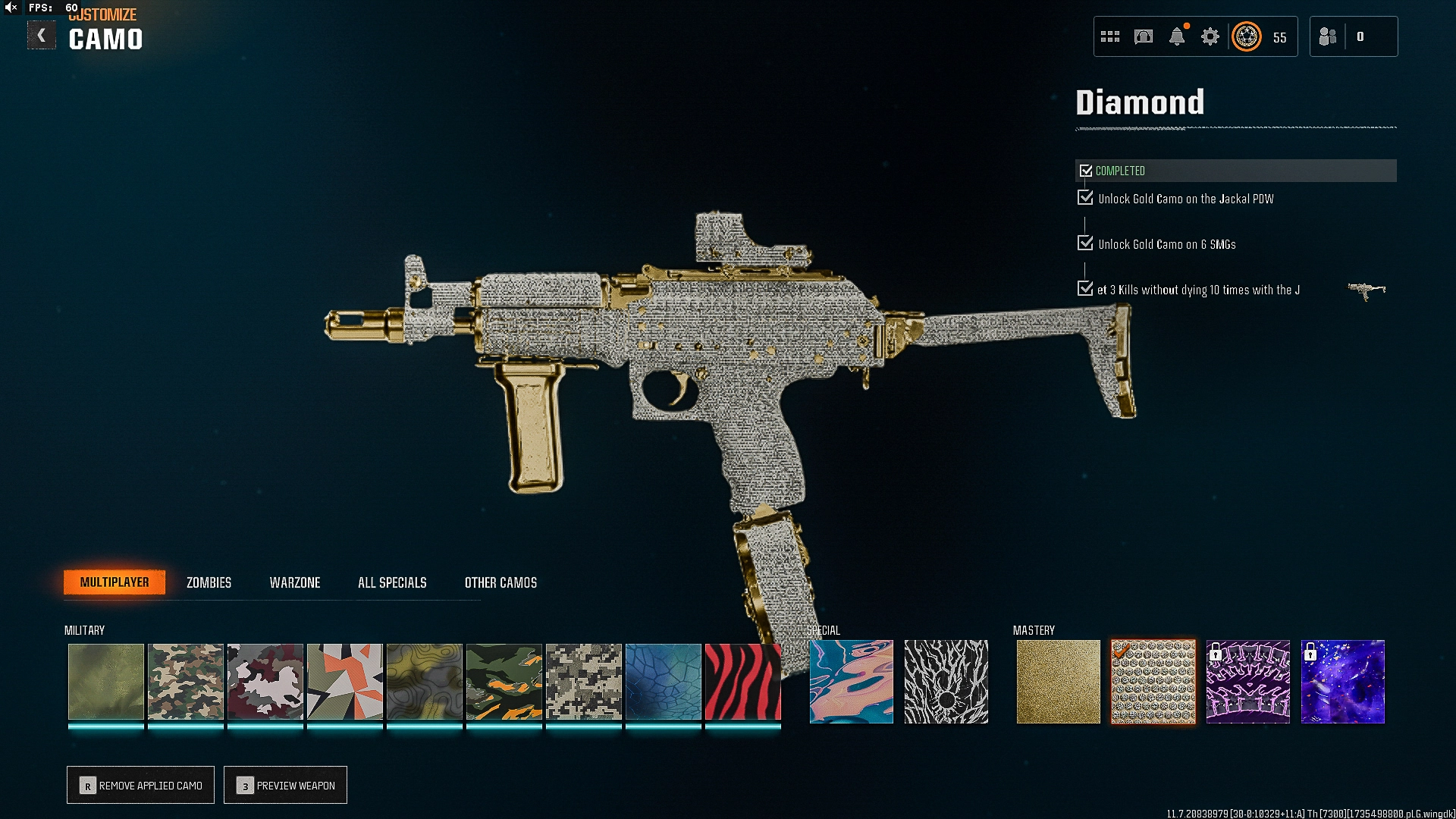Apply the red and black tiger stripe camo
Viewport: 1456px width, 819px height.
742,681
